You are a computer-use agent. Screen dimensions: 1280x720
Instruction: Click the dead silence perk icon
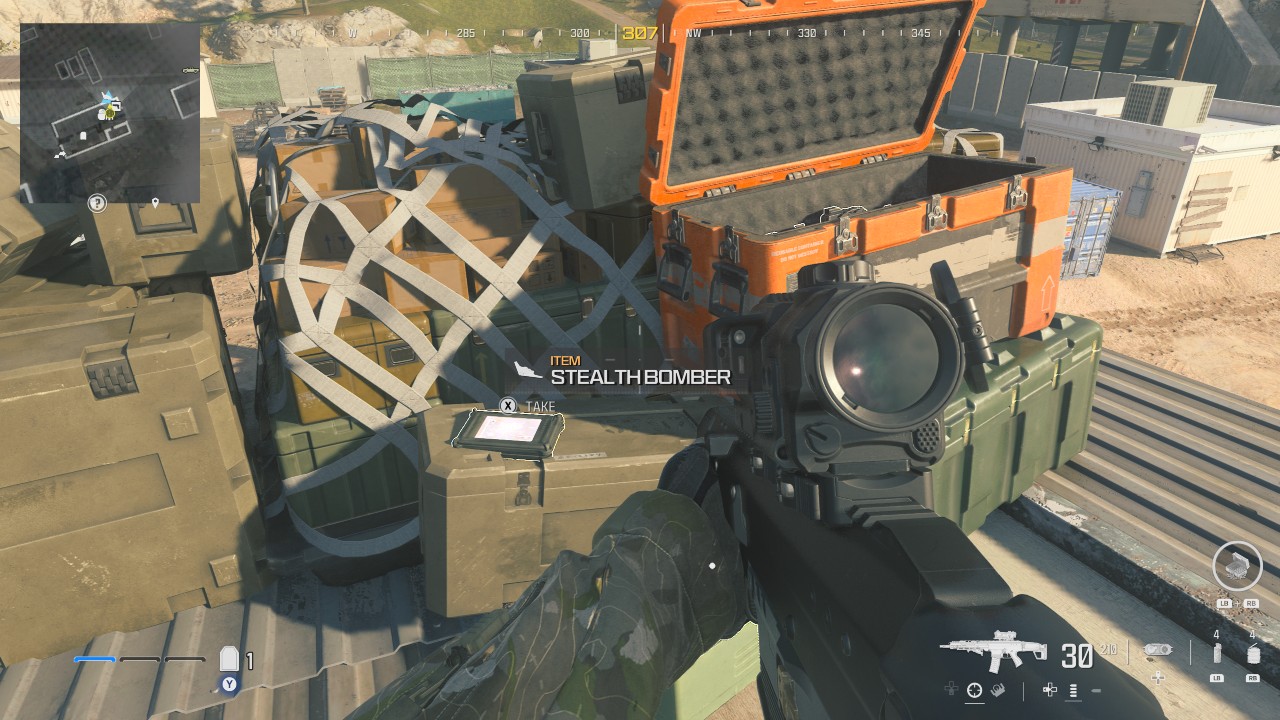tap(996, 689)
